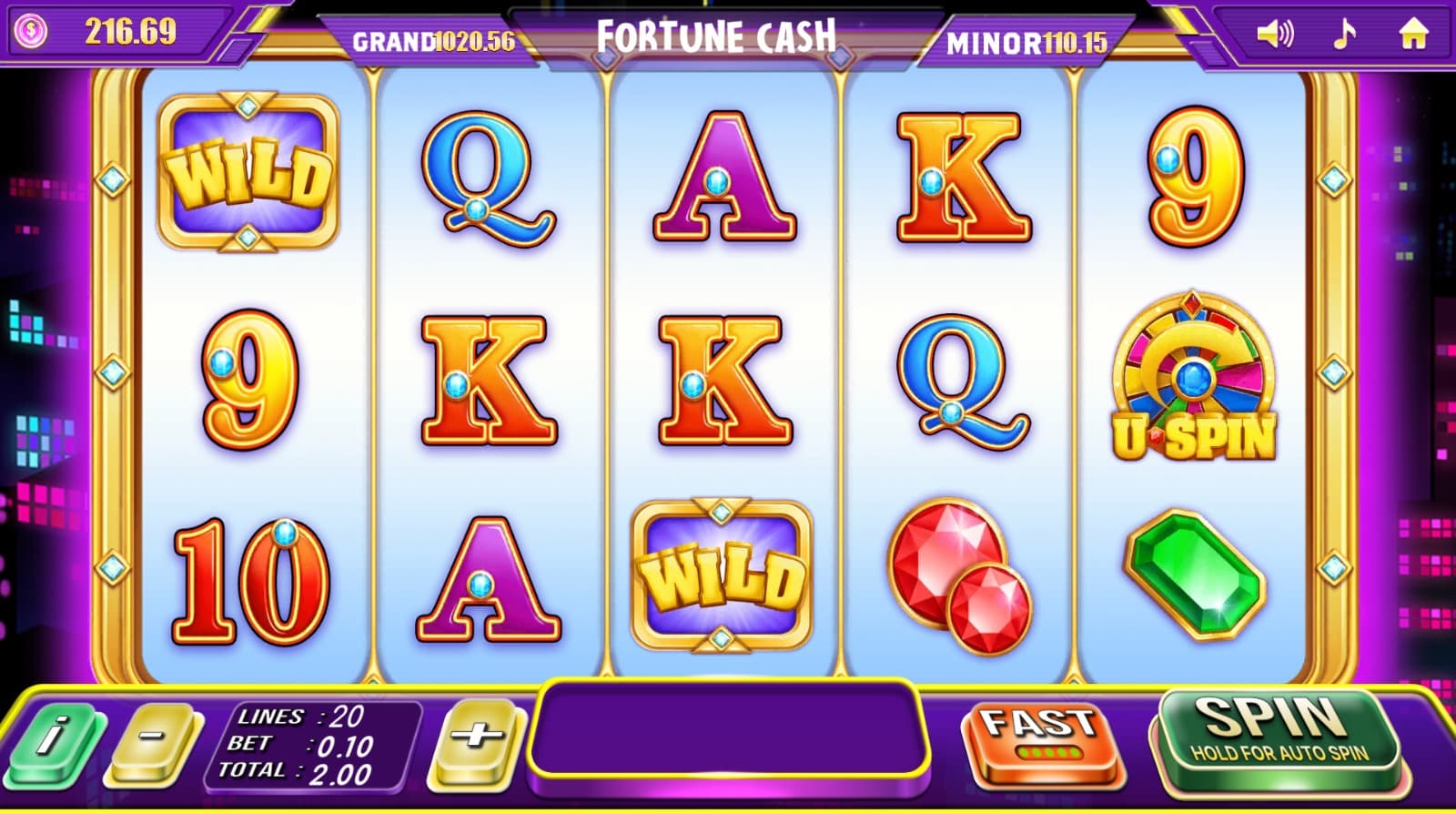This screenshot has height=814, width=1456.
Task: Click the coin balance icon showing 216.69
Action: 32,30
